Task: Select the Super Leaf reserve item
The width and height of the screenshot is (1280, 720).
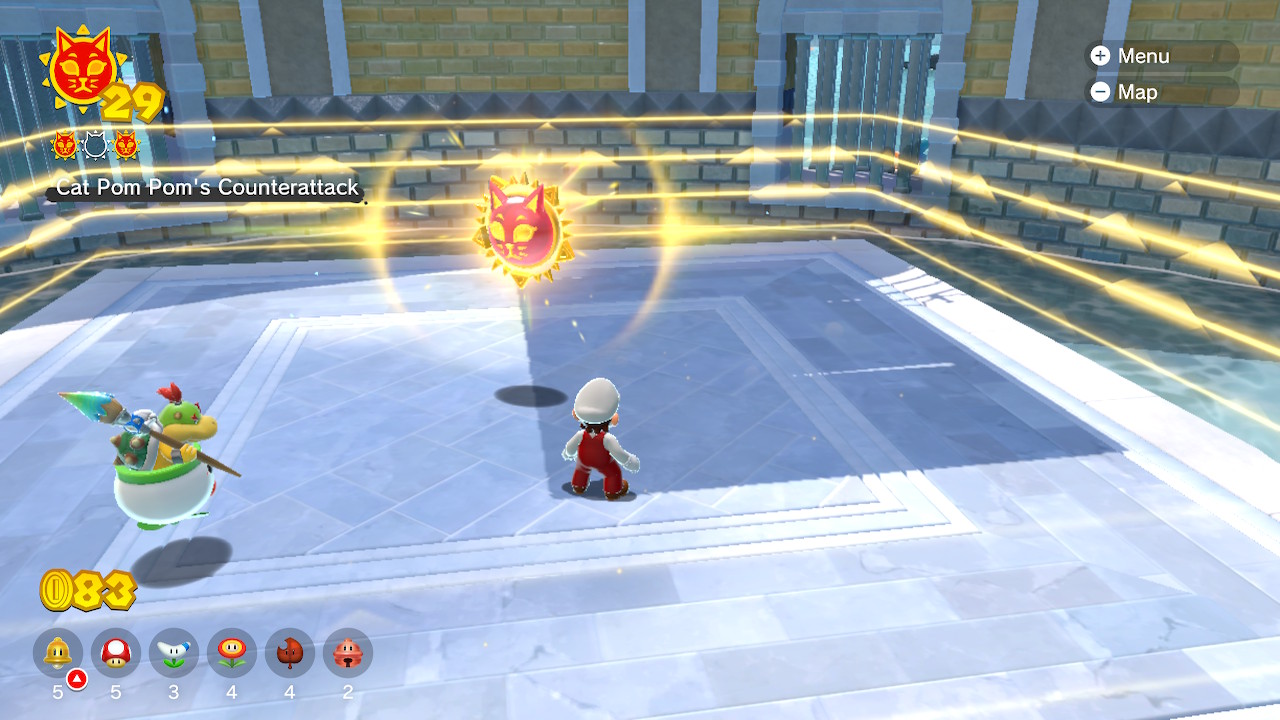Action: point(290,654)
